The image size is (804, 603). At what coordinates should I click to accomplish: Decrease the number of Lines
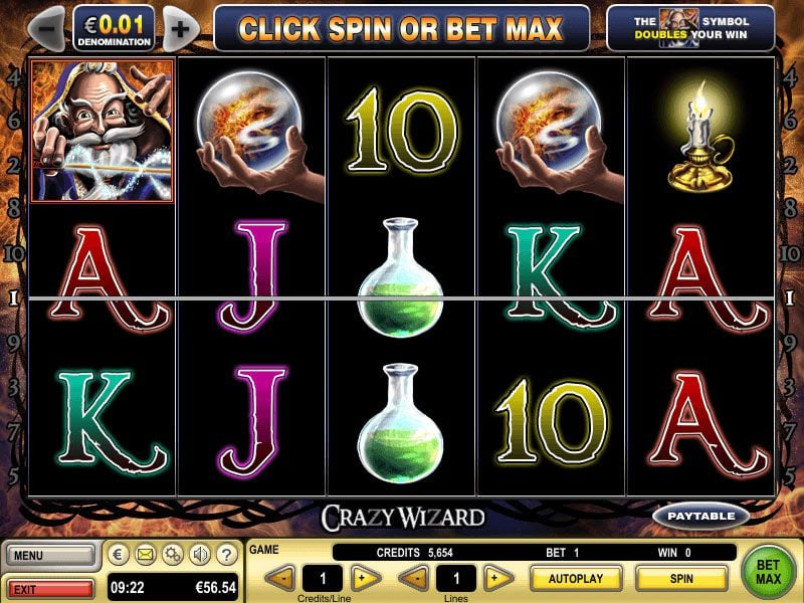414,578
